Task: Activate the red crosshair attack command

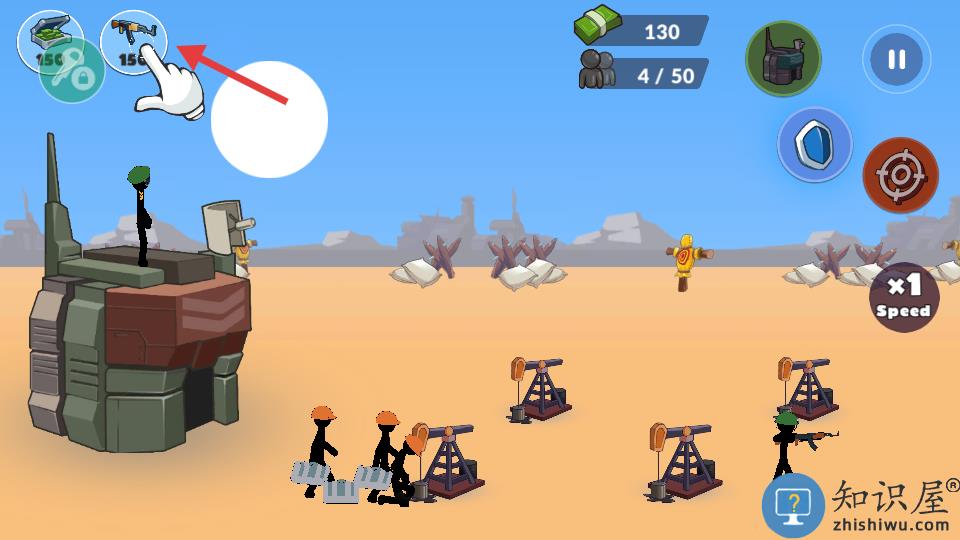Action: pos(900,176)
